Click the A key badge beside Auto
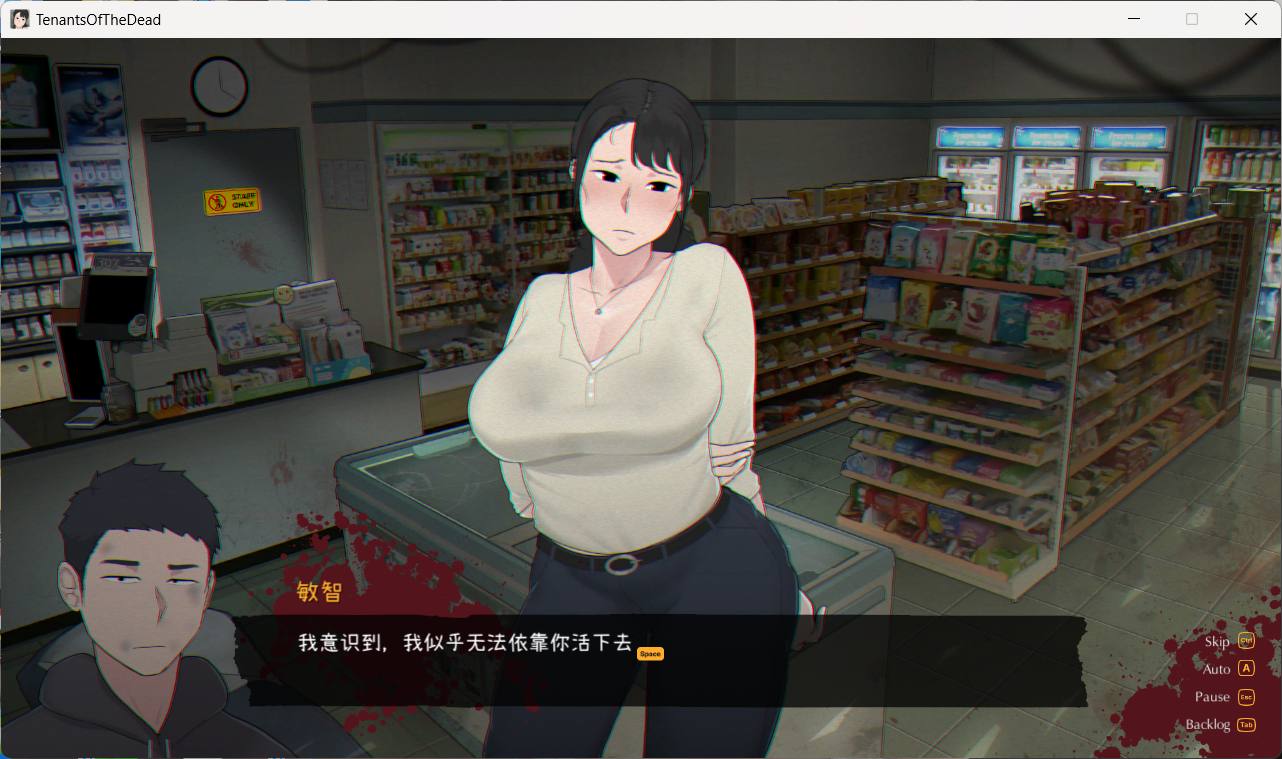This screenshot has height=759, width=1282. click(x=1245, y=669)
